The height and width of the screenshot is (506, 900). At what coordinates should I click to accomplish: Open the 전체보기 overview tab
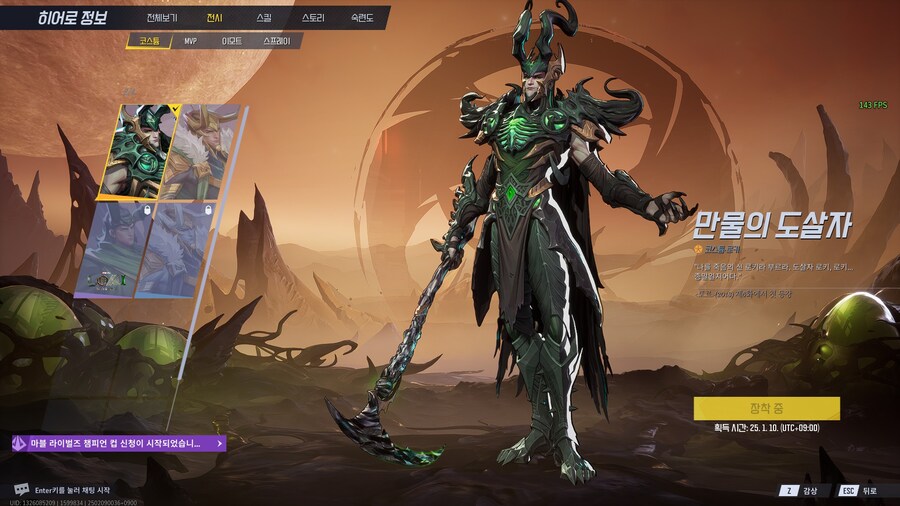click(x=160, y=18)
